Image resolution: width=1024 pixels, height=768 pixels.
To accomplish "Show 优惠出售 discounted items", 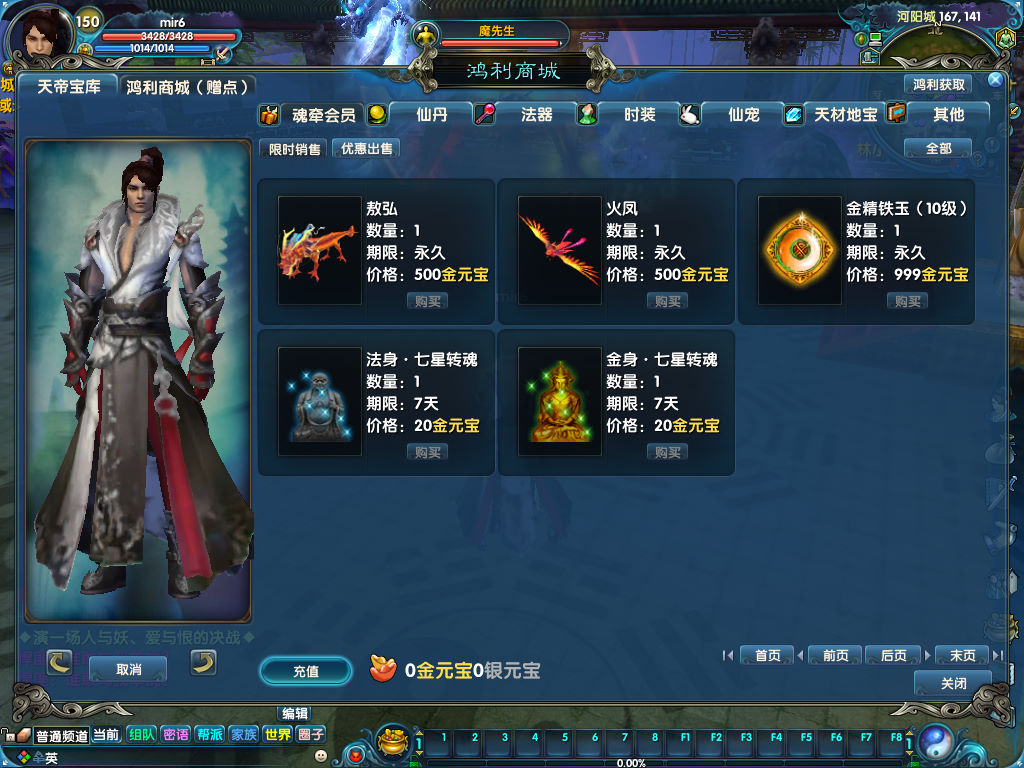I will pyautogui.click(x=367, y=149).
